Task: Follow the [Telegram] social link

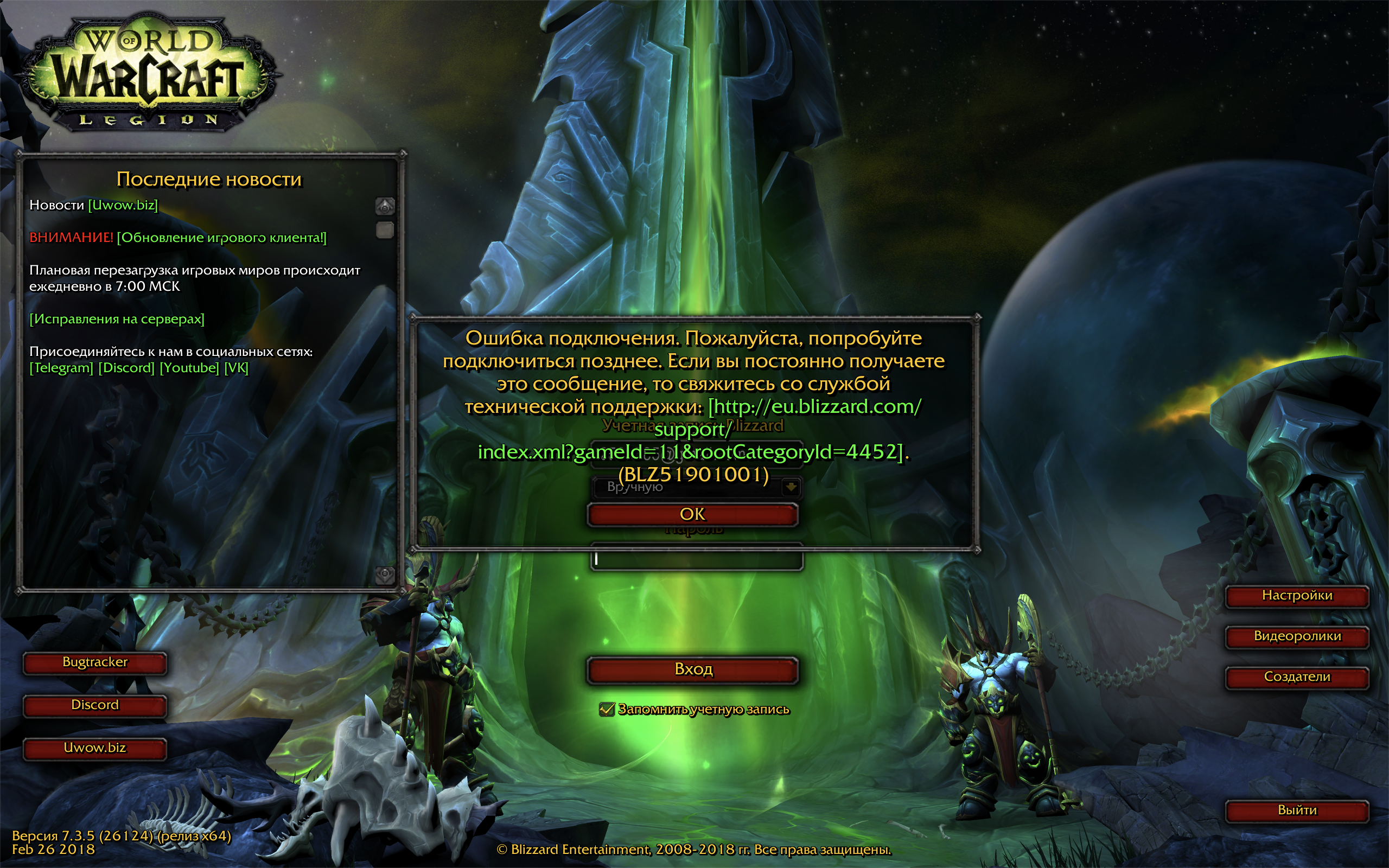Action: click(61, 367)
